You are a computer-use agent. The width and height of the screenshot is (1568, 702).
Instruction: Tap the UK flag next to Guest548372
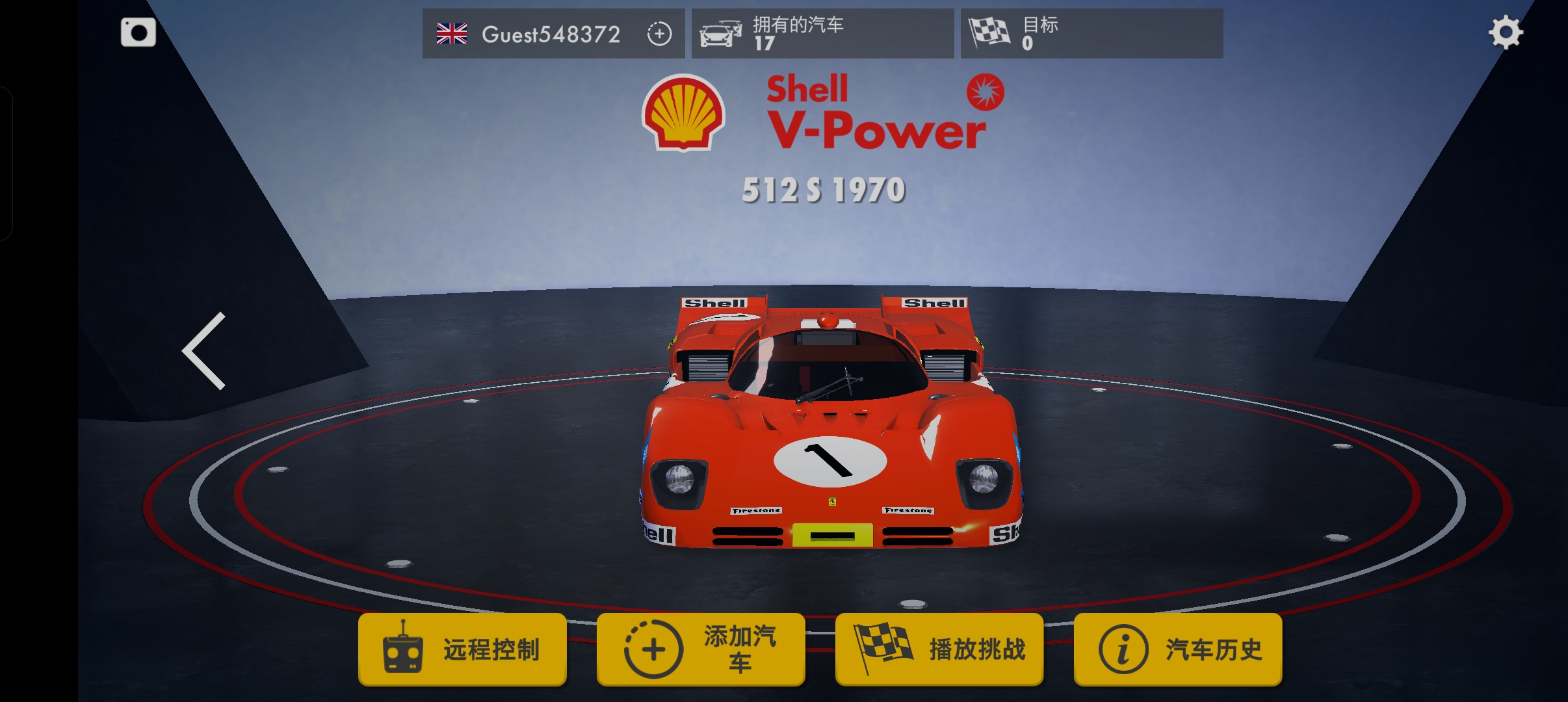coord(452,33)
